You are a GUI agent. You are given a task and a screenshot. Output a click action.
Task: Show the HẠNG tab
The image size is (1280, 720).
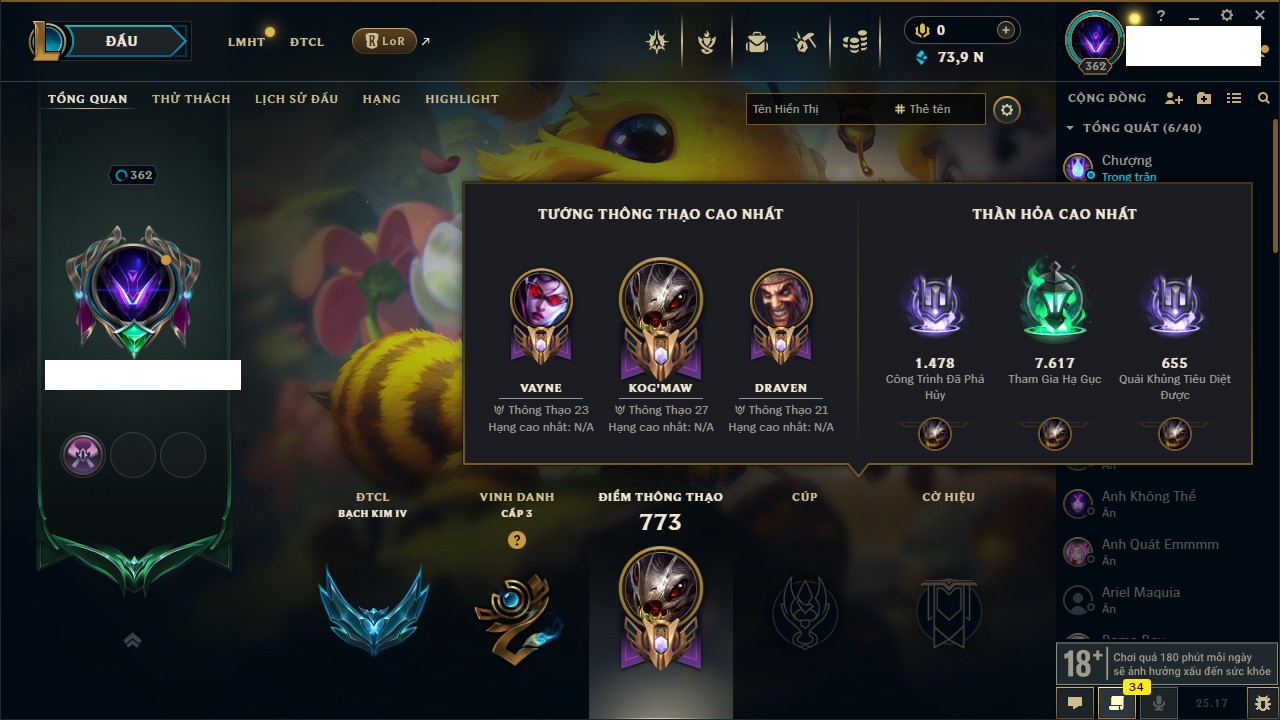coord(381,99)
